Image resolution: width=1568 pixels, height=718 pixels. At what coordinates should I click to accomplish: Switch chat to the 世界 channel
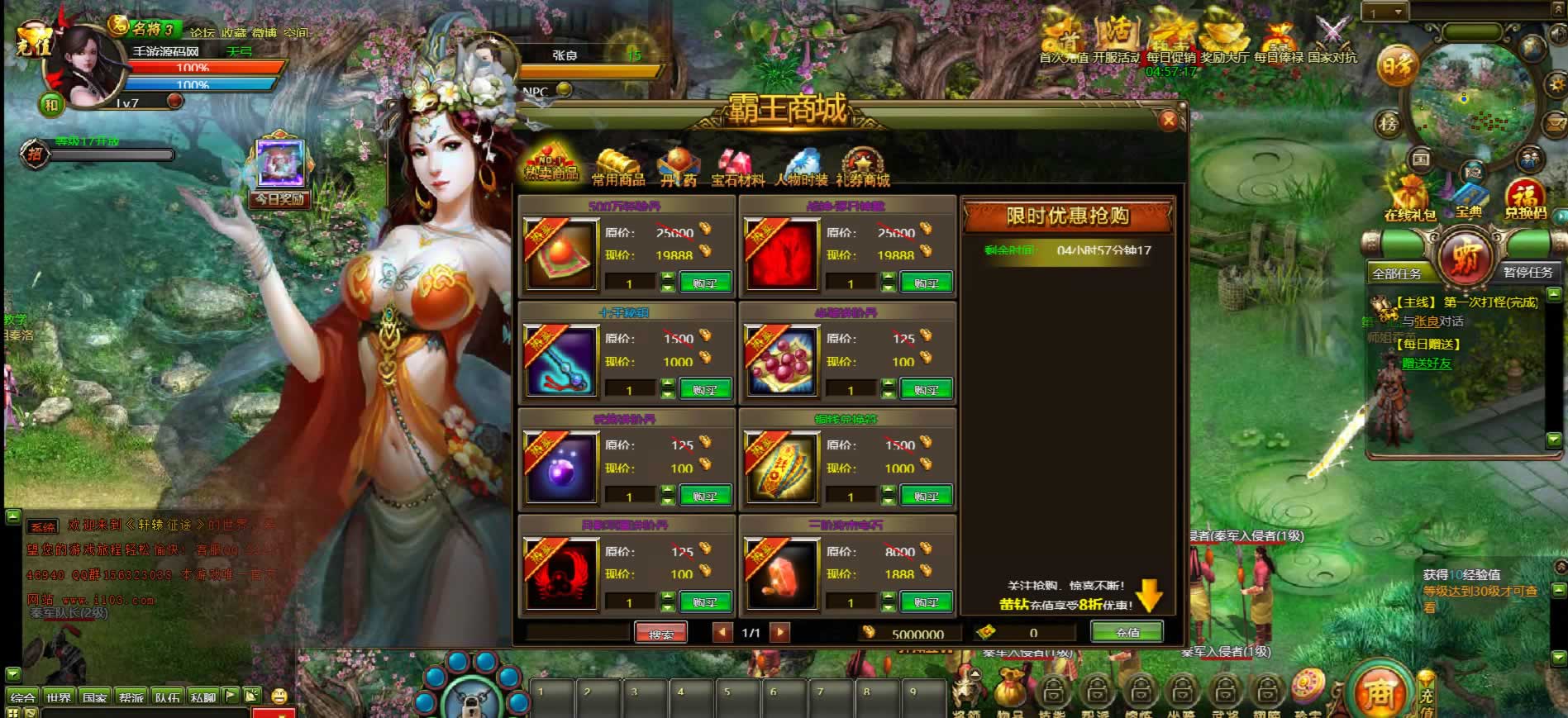[x=59, y=697]
